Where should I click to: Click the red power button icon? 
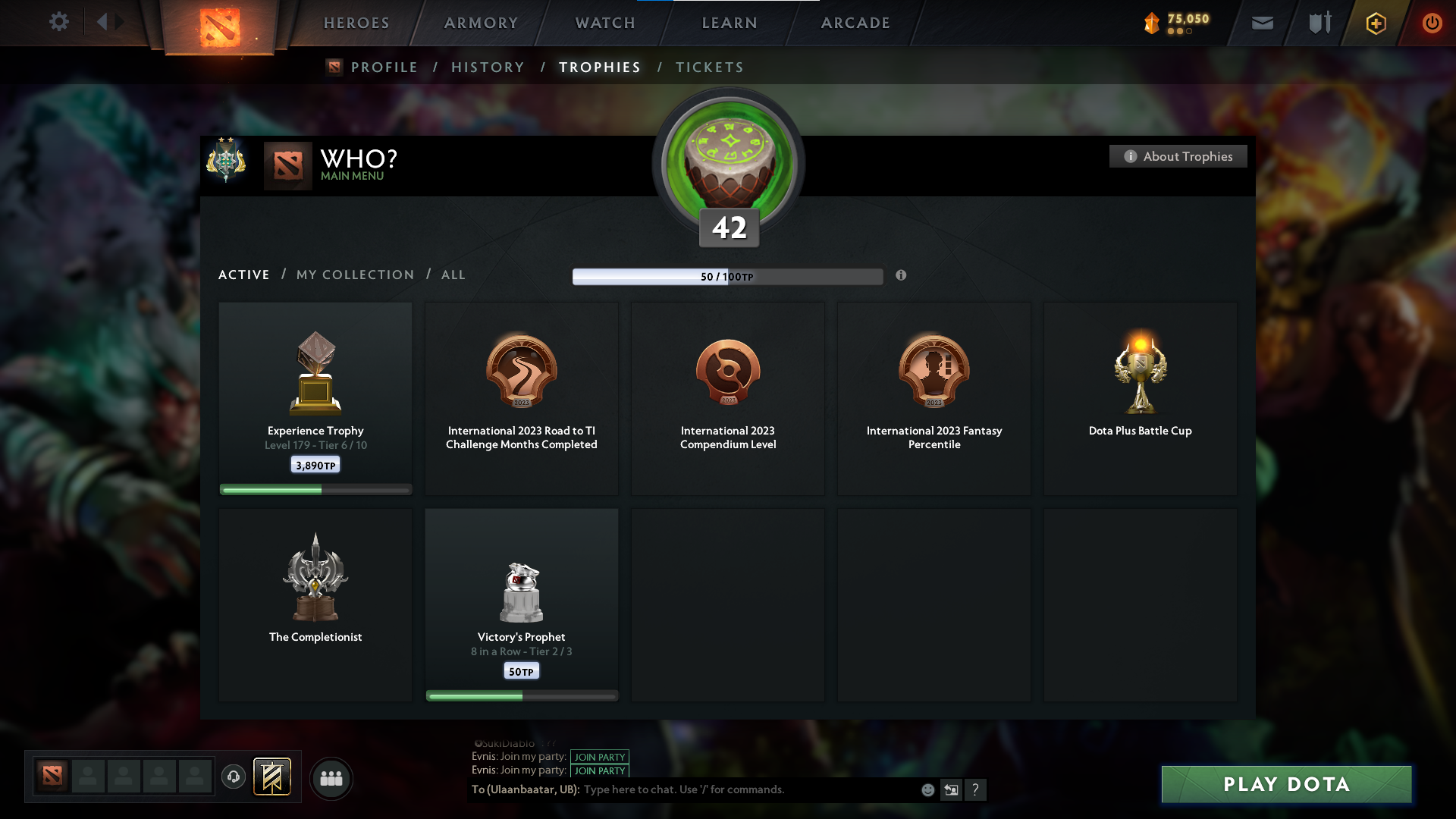[x=1432, y=23]
